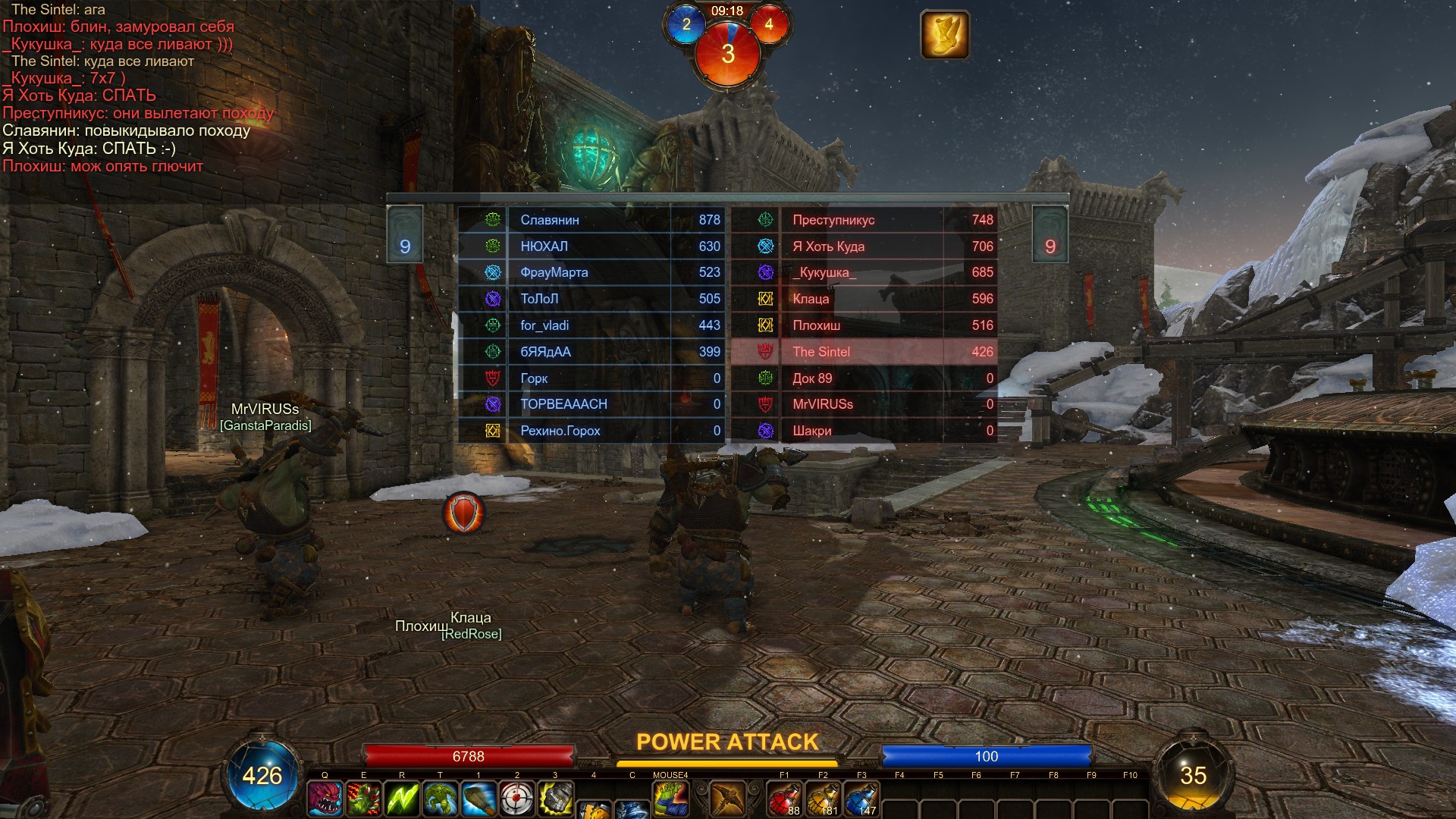
Task: Select Преступникус row on the red team
Action: pos(864,220)
